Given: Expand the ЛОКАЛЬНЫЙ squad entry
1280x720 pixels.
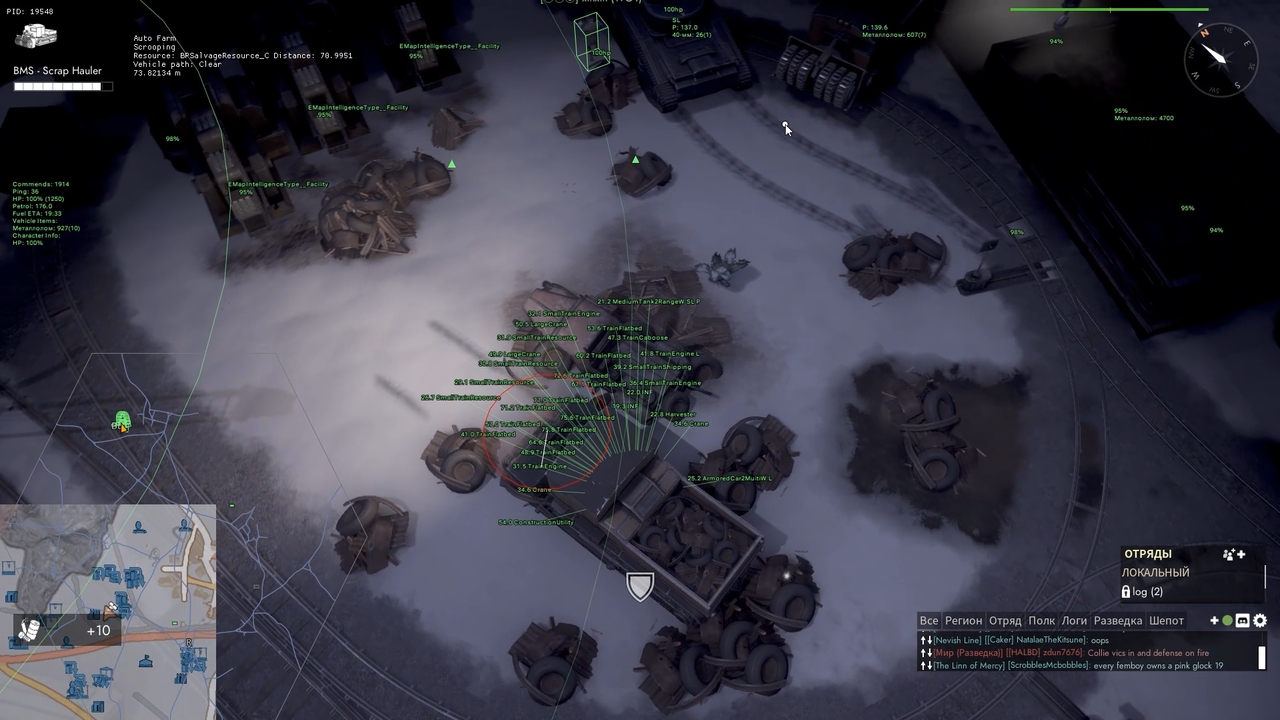Looking at the screenshot, I should coord(1156,572).
